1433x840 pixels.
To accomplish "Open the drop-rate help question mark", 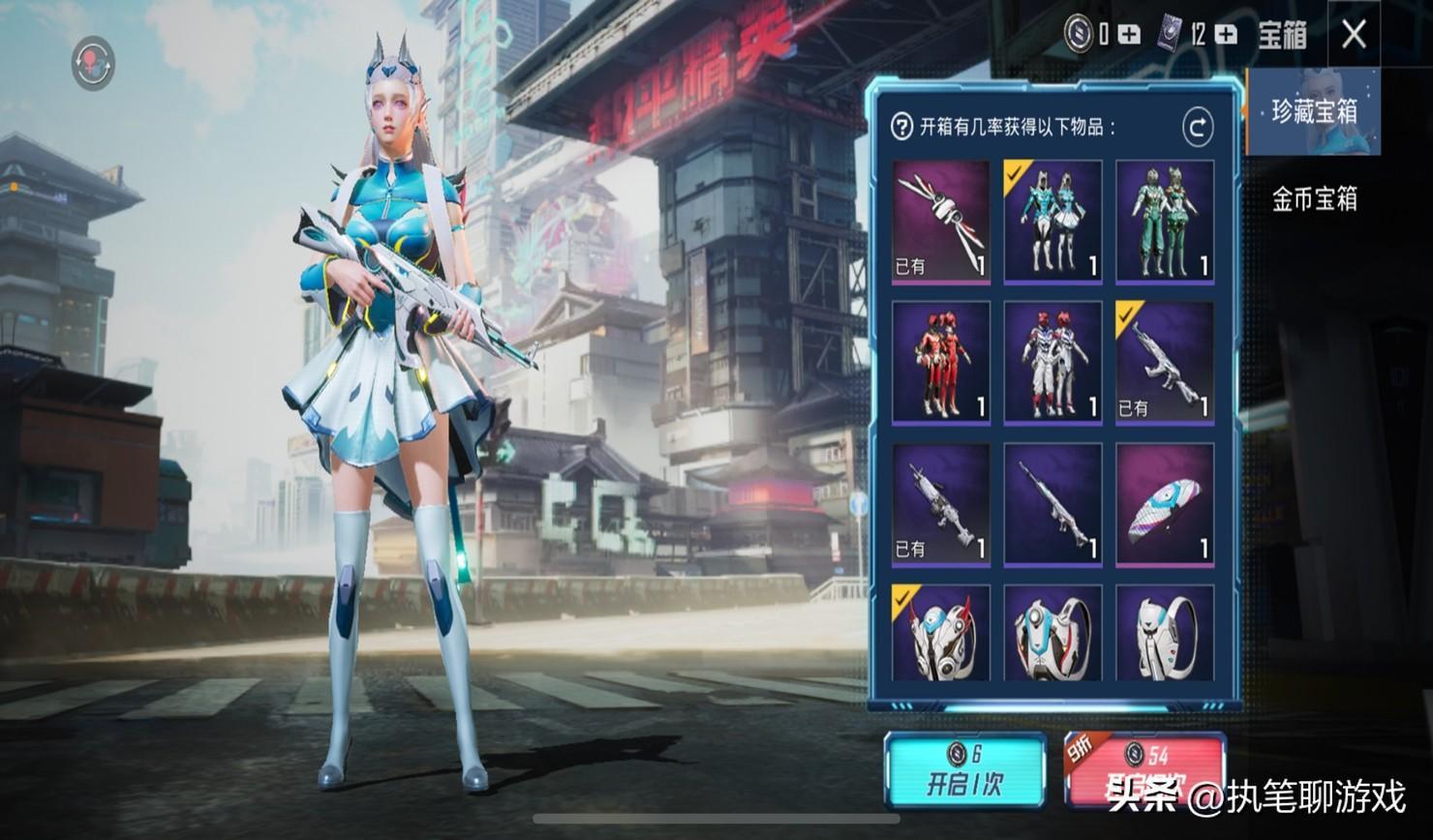I will (x=901, y=127).
